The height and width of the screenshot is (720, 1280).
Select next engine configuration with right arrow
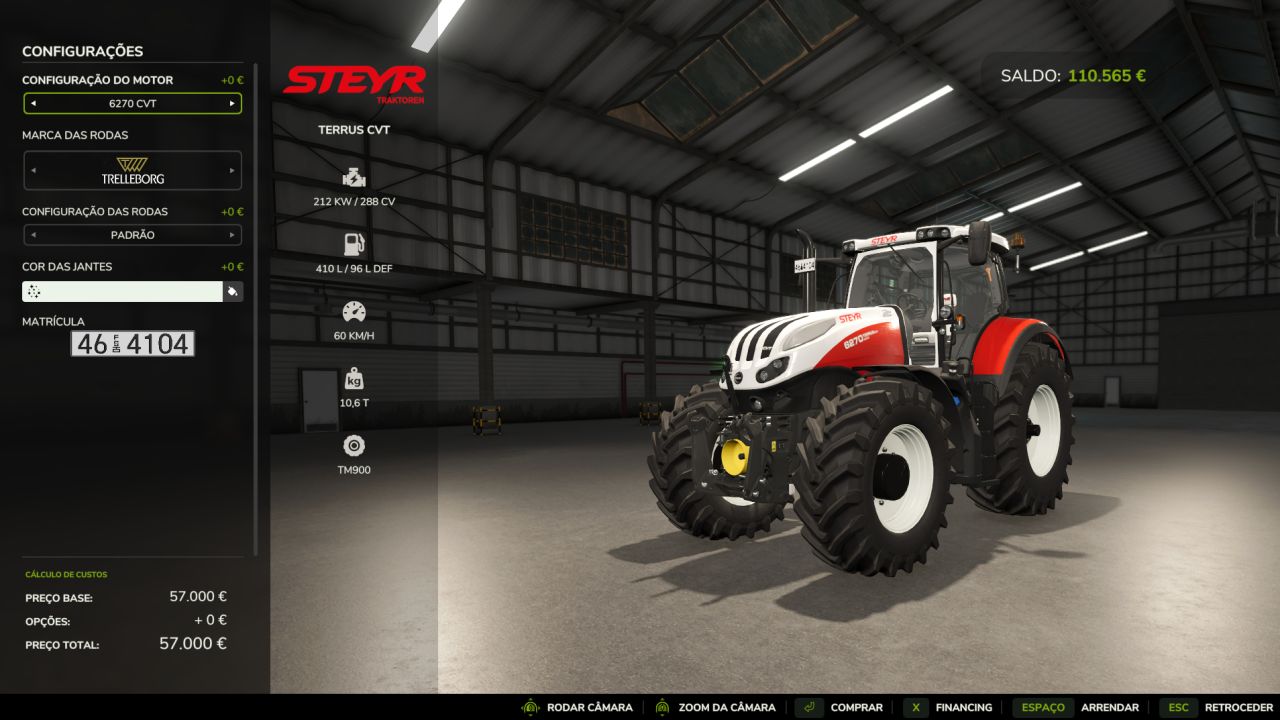tap(231, 103)
